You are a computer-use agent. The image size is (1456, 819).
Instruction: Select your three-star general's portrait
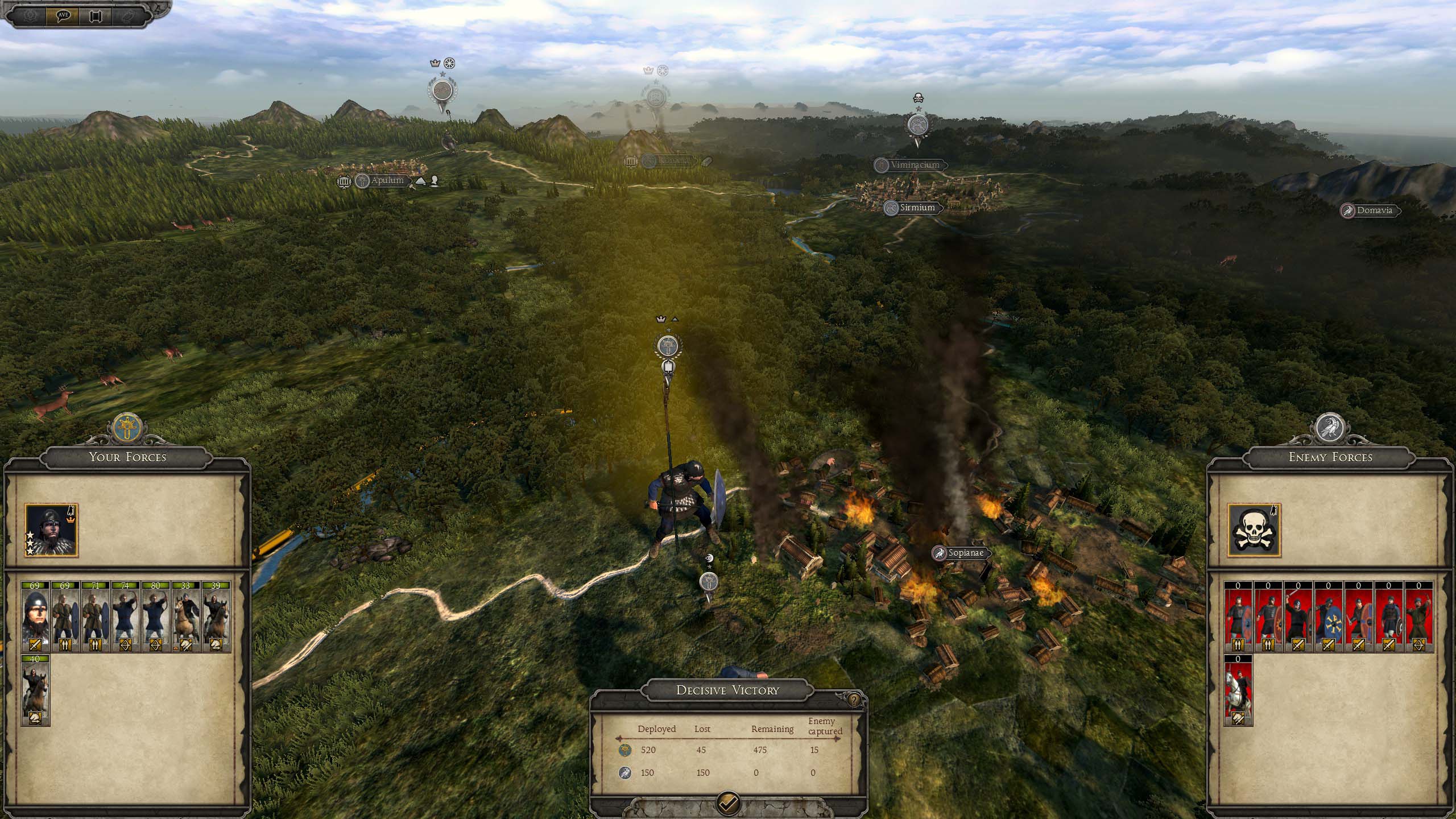(x=51, y=530)
